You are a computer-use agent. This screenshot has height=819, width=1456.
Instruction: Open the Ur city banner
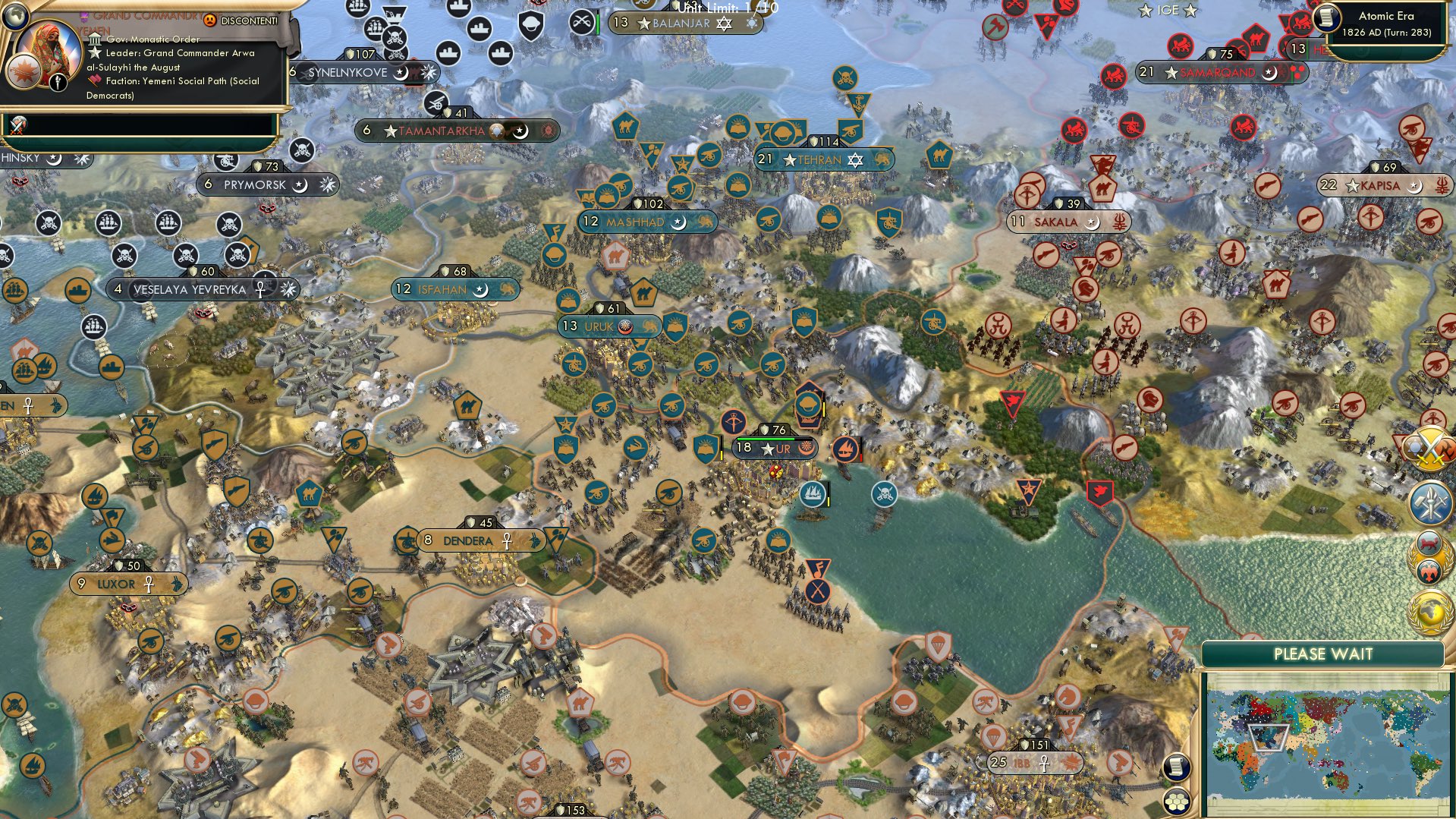[x=775, y=448]
